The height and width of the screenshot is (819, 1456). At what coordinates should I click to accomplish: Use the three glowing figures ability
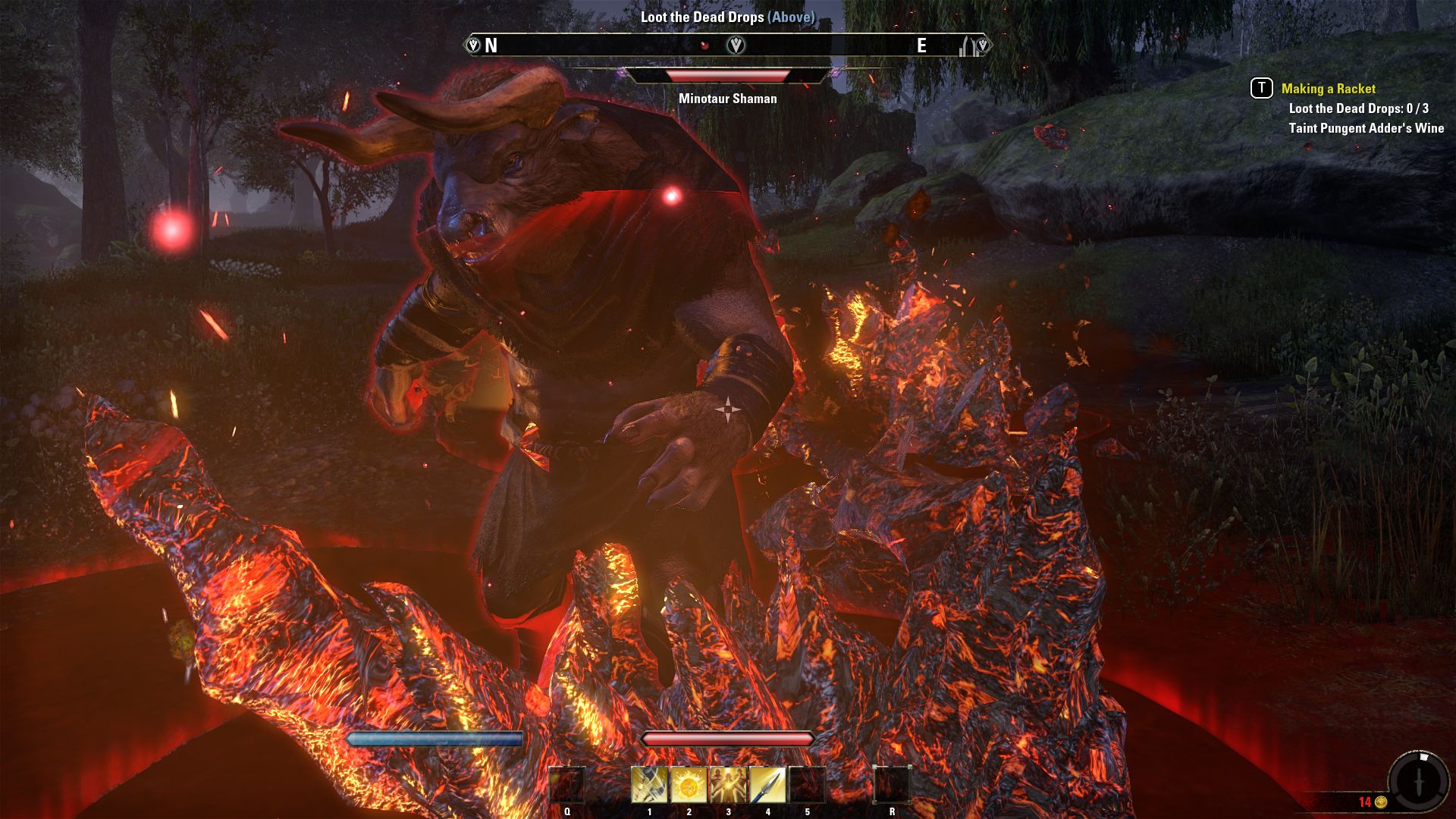[x=728, y=785]
